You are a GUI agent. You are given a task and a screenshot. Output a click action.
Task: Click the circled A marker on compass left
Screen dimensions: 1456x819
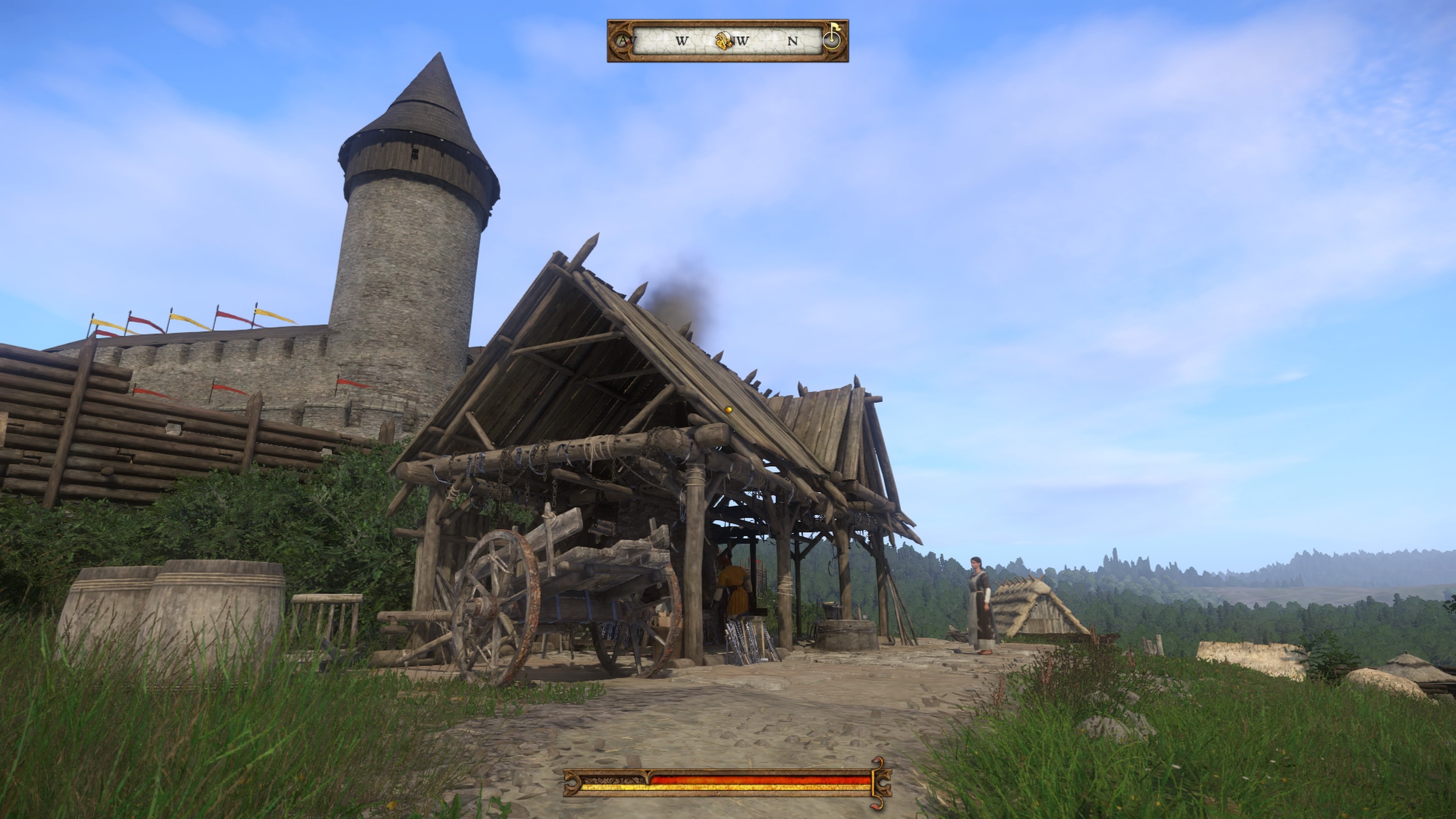point(622,39)
